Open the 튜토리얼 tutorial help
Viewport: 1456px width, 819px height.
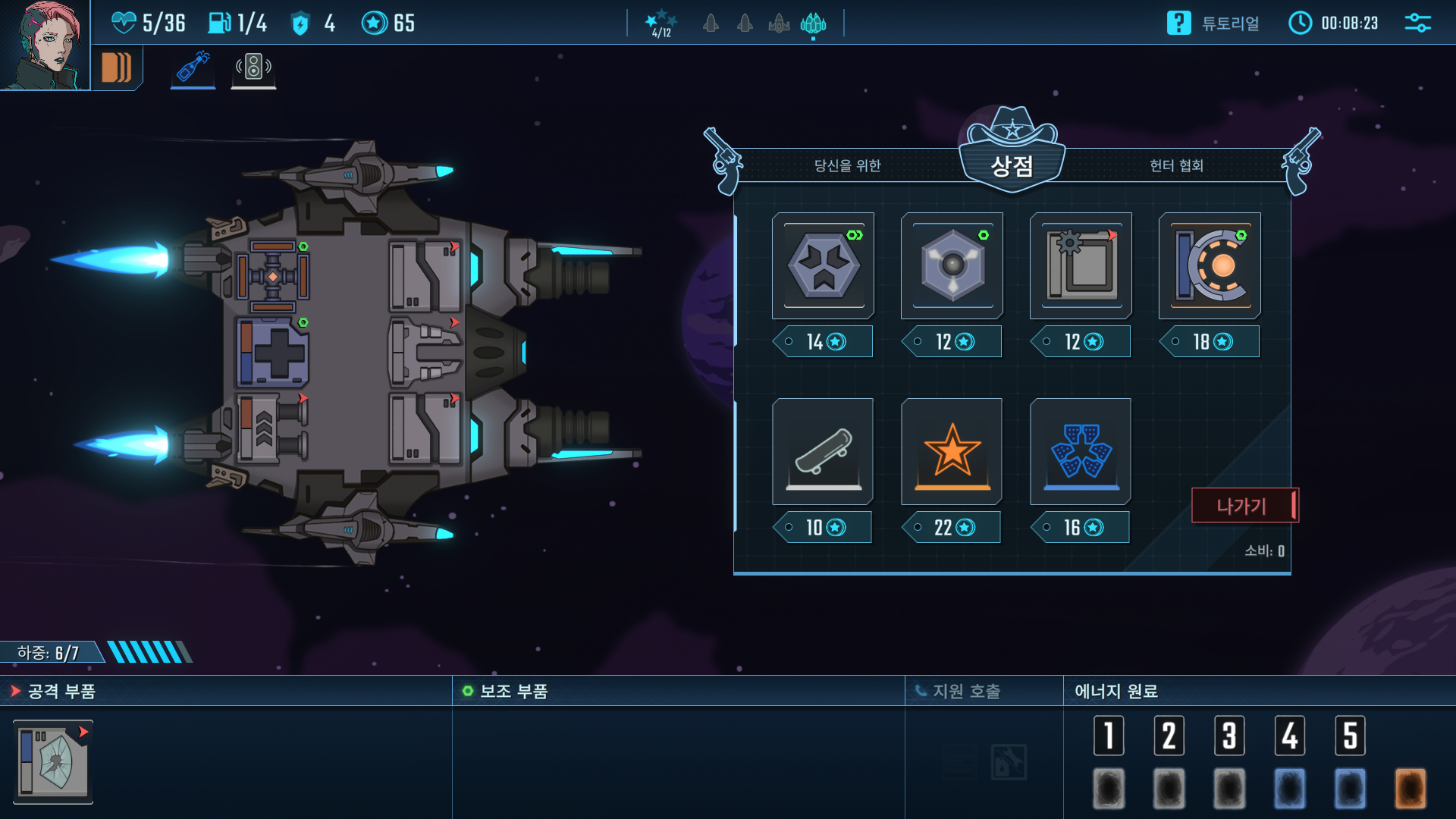pyautogui.click(x=1213, y=24)
